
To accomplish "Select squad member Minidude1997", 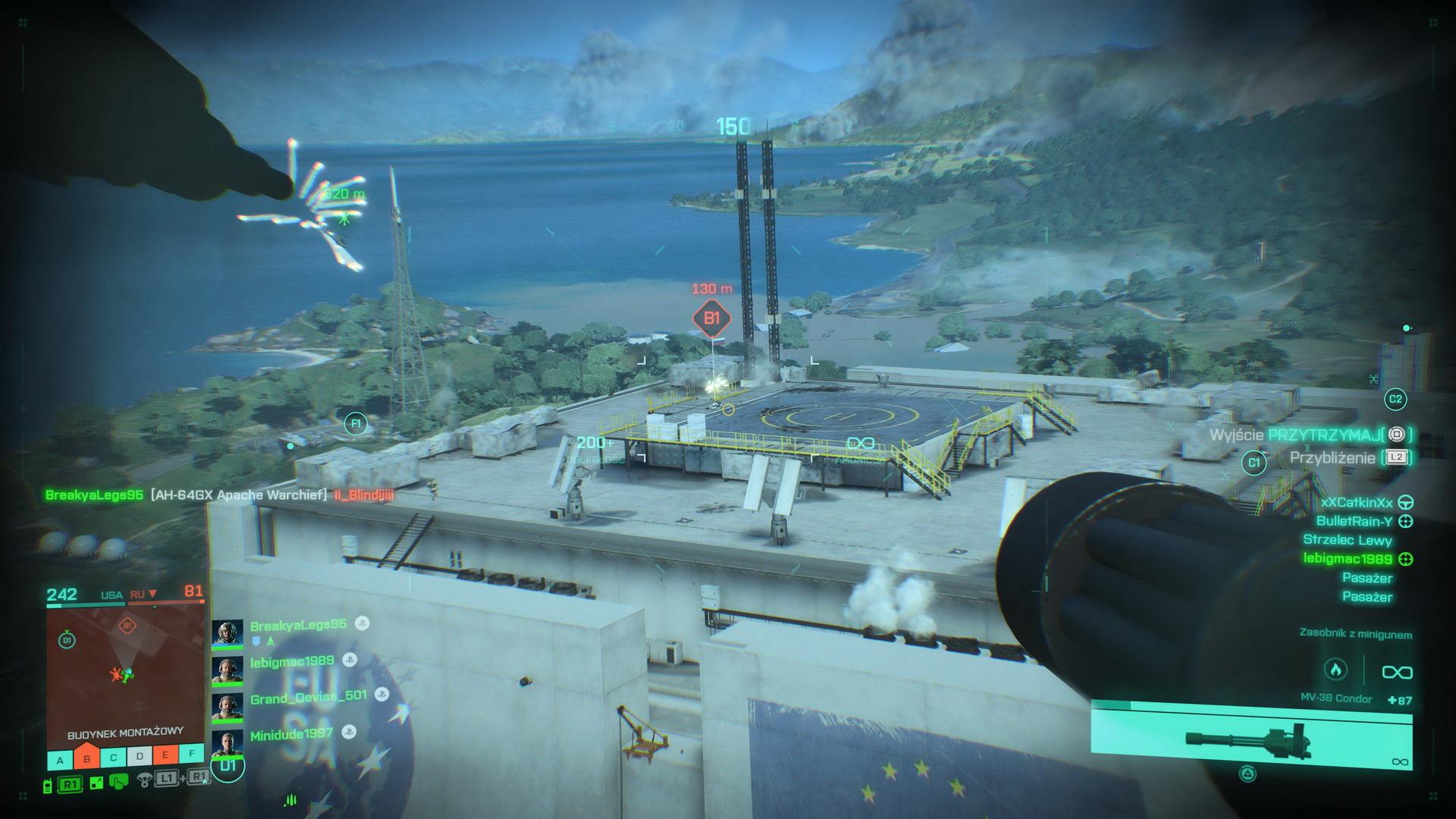I will click(x=292, y=734).
